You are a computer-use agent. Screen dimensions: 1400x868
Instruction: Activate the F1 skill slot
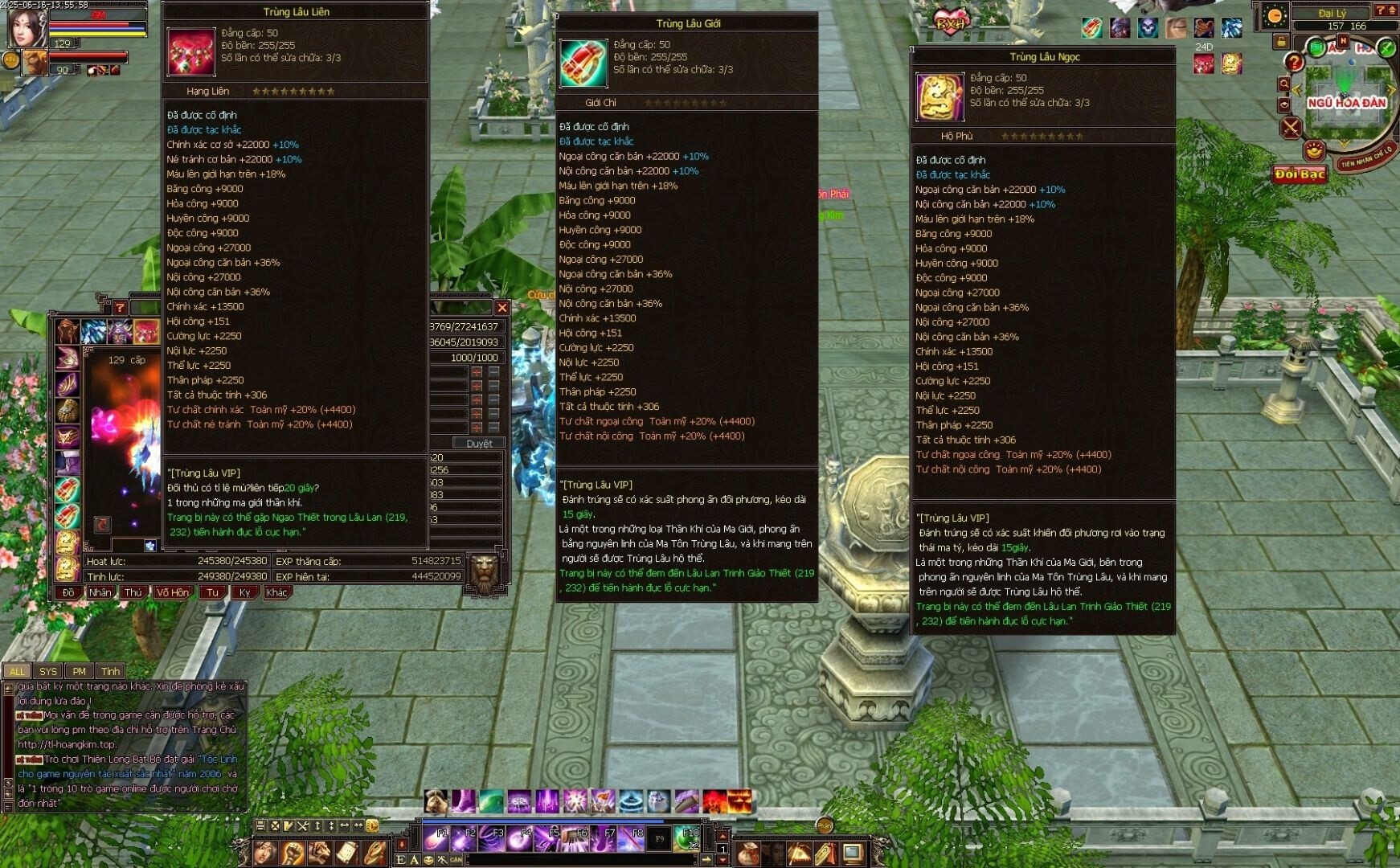[436, 838]
